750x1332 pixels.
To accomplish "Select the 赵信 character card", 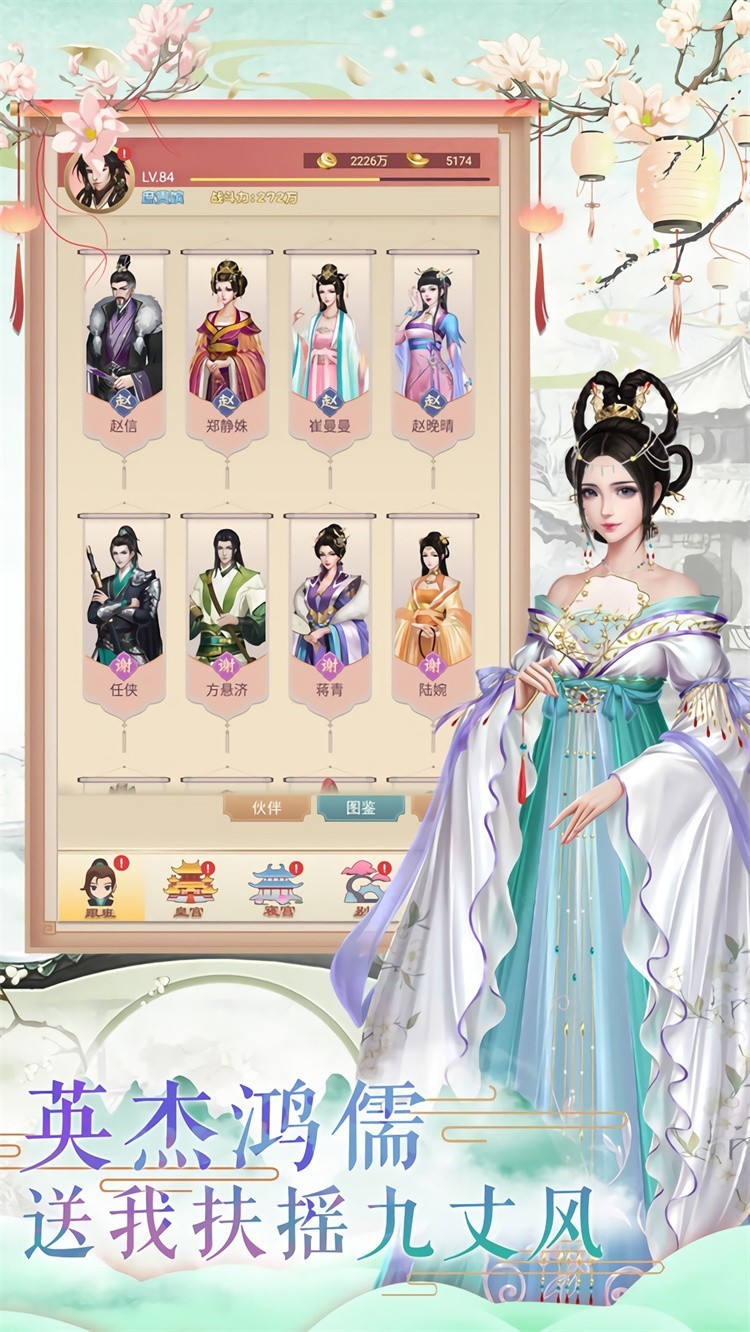I will (124, 350).
